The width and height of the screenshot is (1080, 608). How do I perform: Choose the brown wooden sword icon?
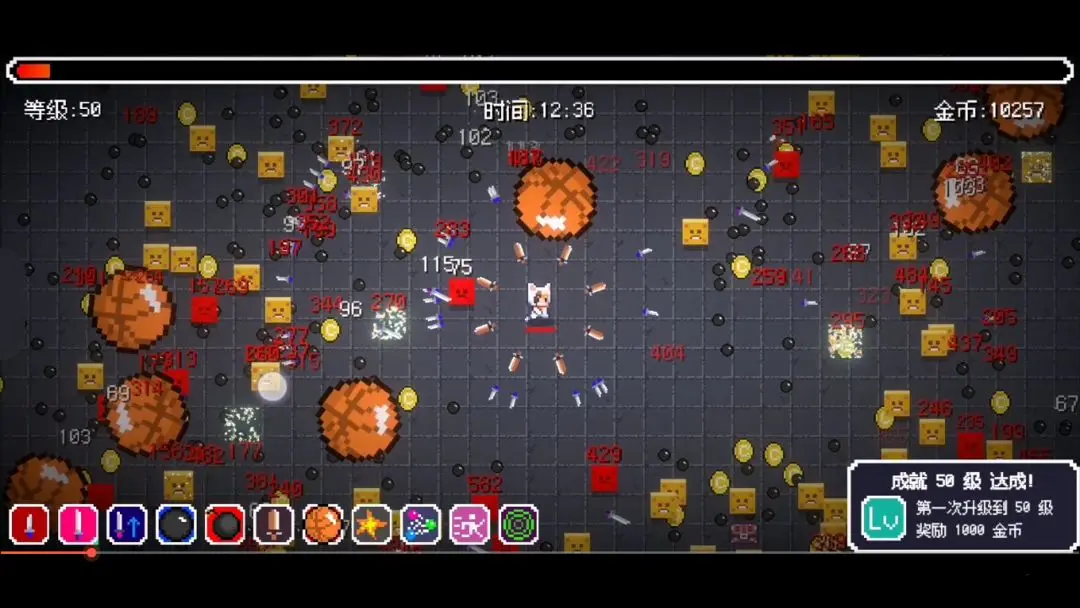click(274, 525)
